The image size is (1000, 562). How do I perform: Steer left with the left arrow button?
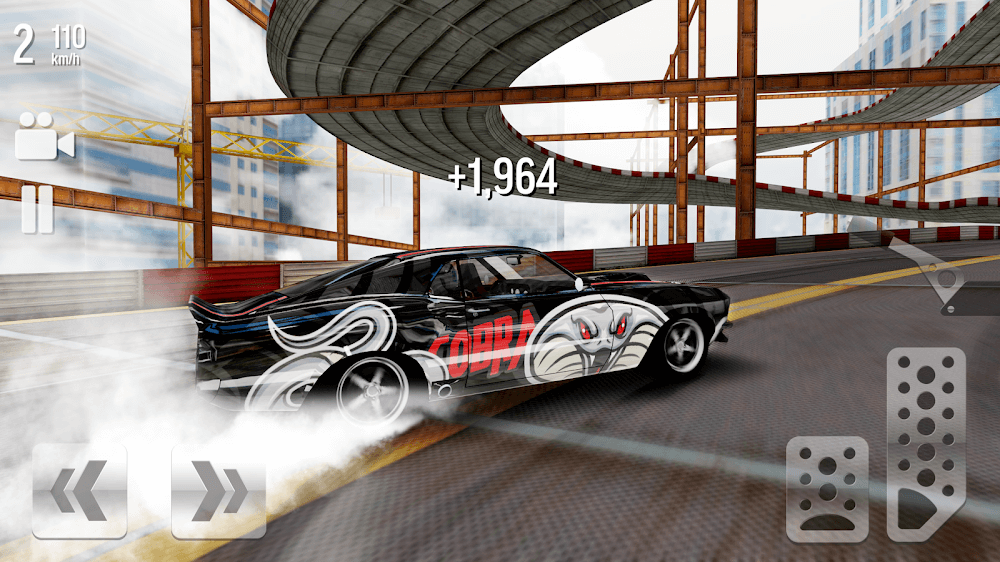pos(79,491)
